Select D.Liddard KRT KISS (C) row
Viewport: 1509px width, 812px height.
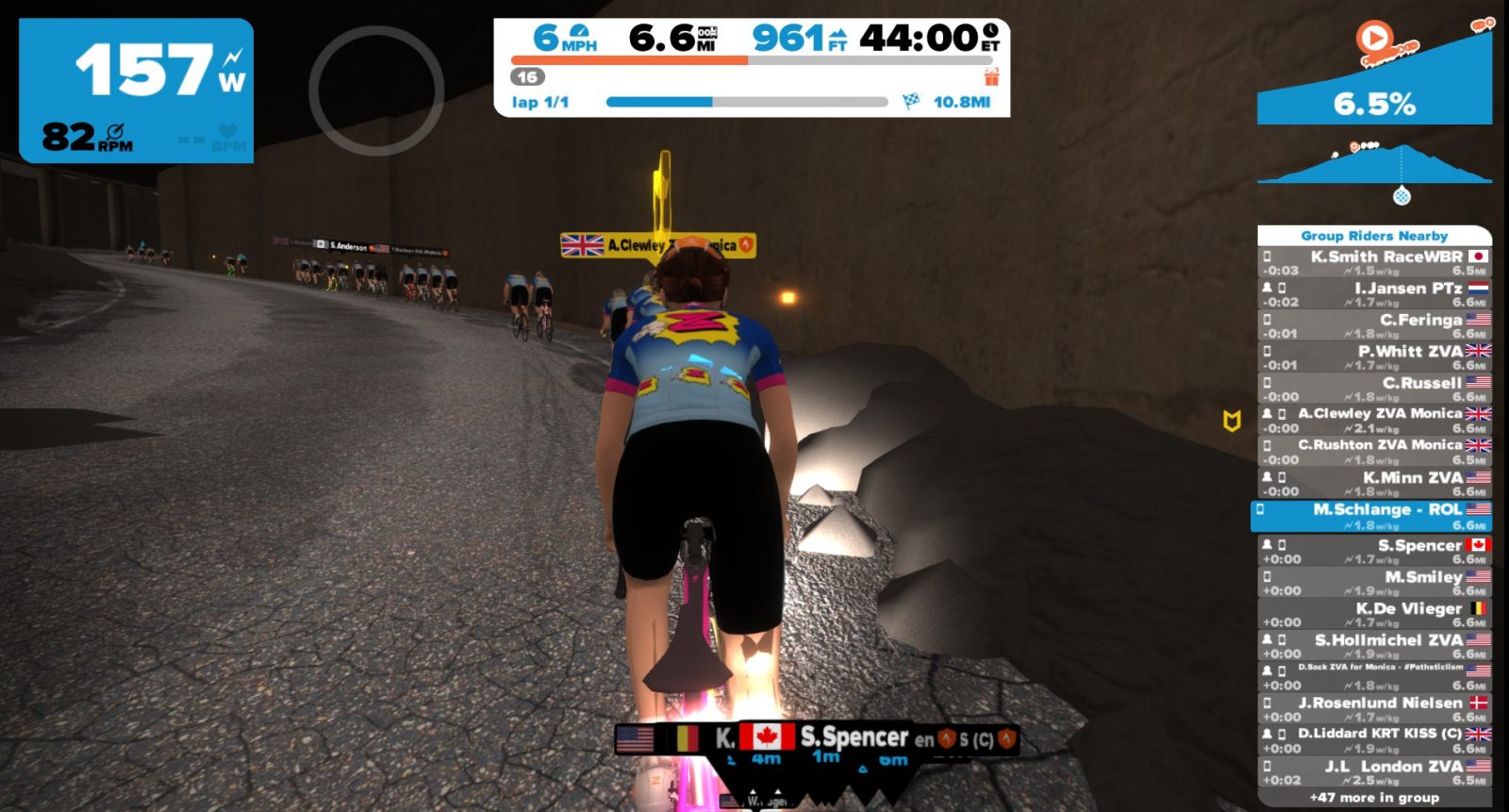coord(1374,740)
